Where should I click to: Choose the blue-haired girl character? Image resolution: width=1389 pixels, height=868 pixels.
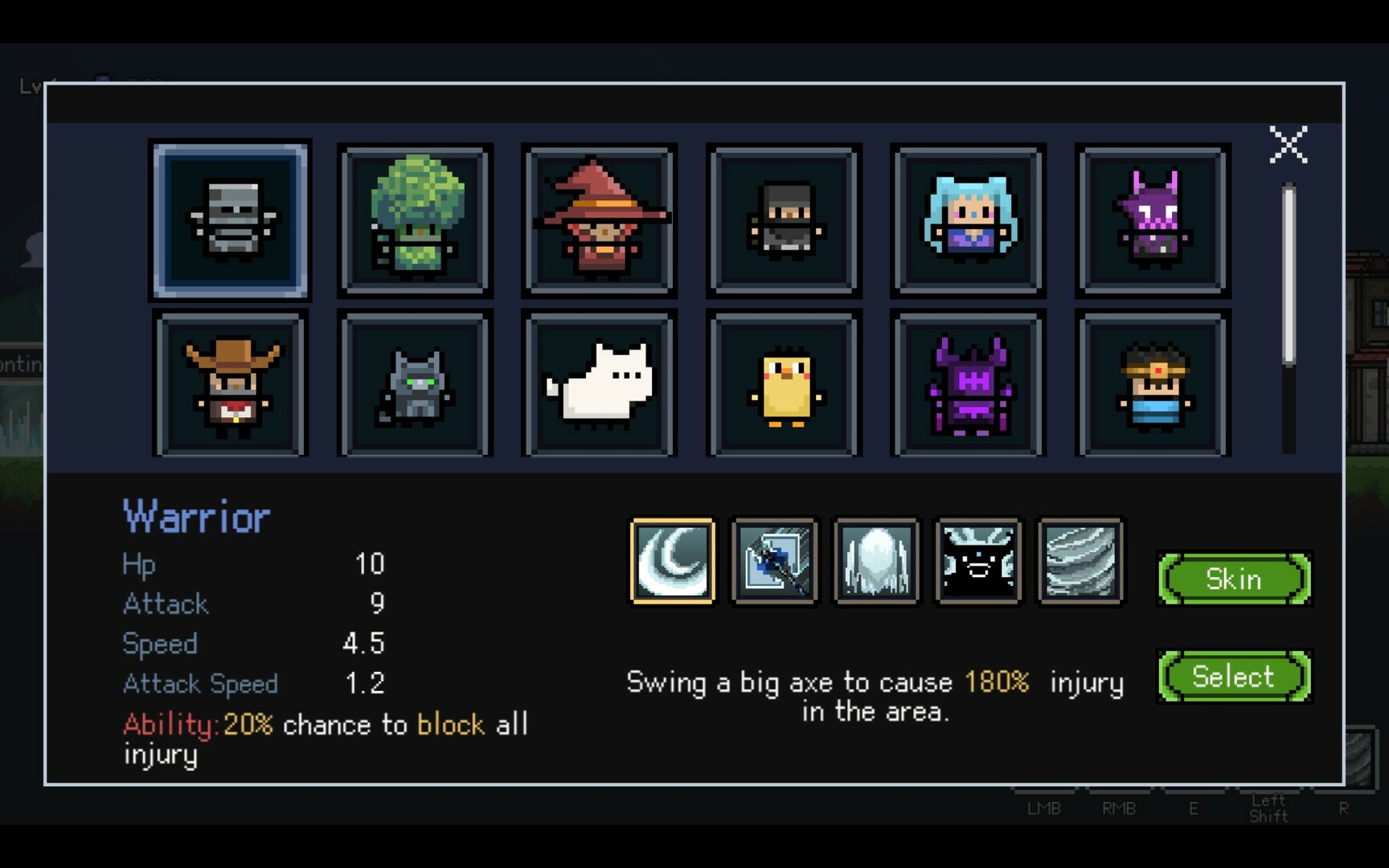[968, 219]
